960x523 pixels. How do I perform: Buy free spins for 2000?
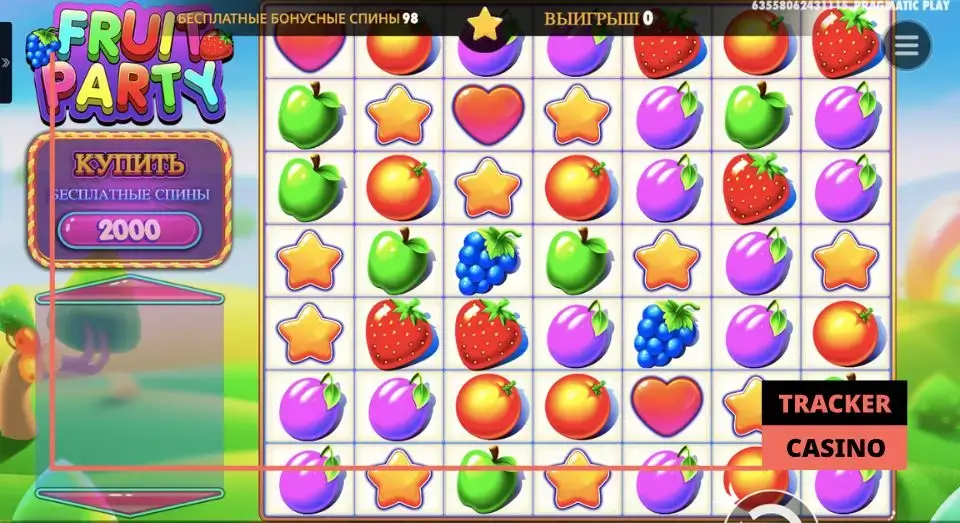click(x=130, y=230)
